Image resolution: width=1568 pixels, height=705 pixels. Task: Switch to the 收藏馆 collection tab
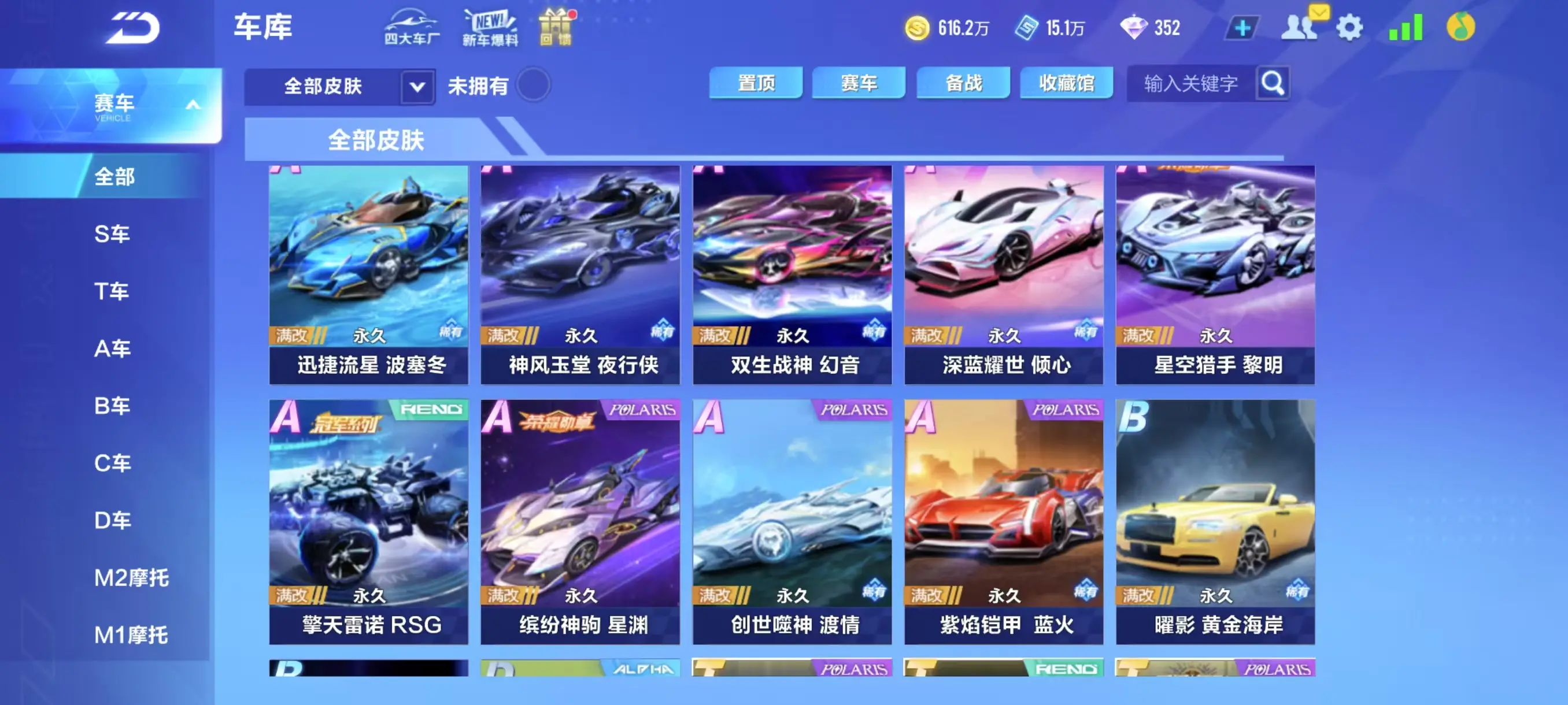pyautogui.click(x=1066, y=83)
